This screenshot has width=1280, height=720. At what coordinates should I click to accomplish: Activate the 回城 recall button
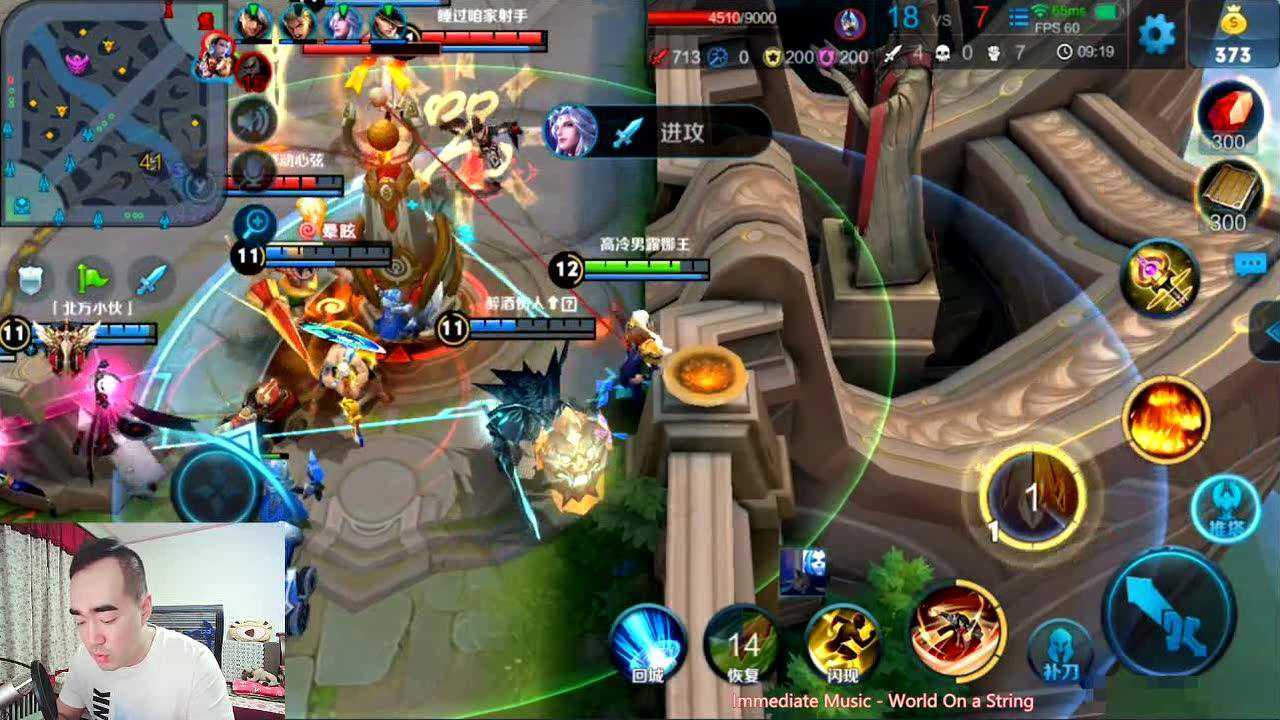(648, 644)
